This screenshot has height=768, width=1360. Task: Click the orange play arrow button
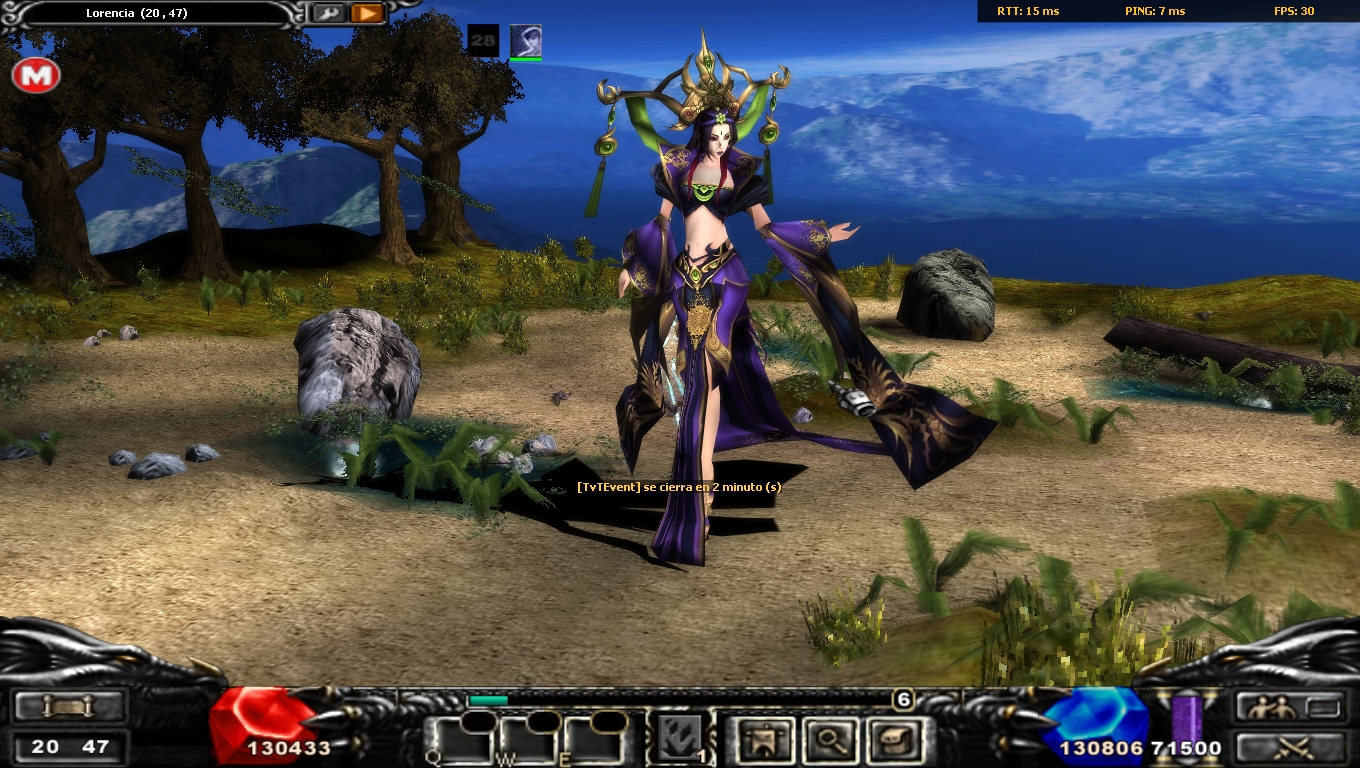click(367, 13)
